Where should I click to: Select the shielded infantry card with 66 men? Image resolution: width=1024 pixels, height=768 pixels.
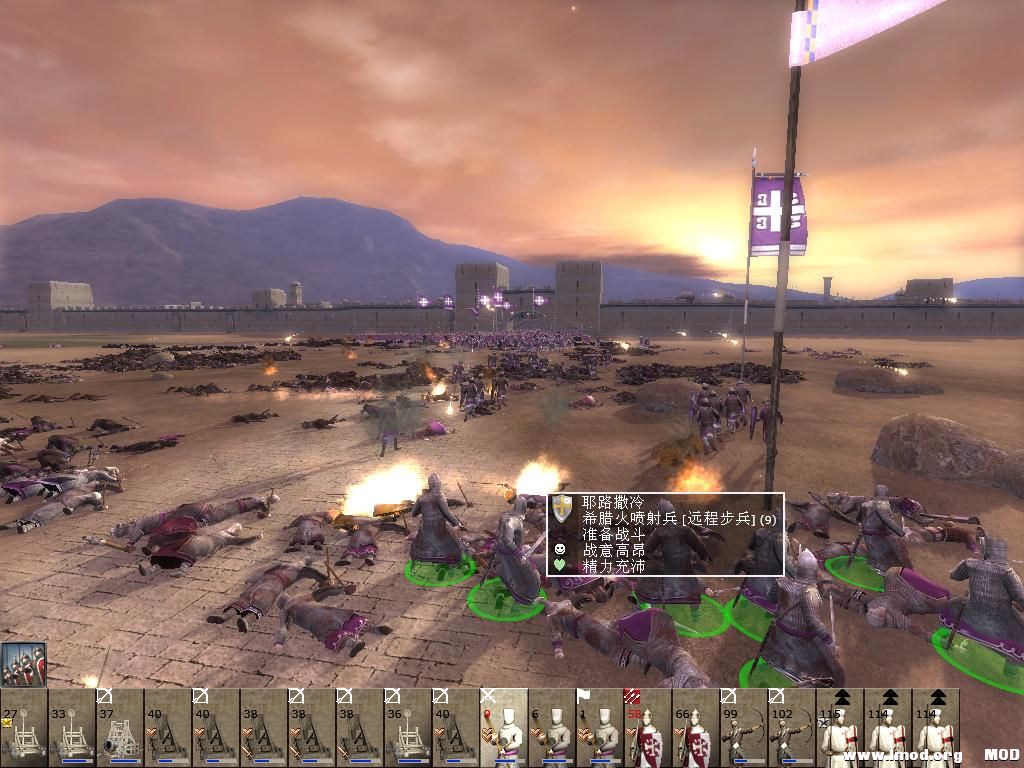pos(696,728)
